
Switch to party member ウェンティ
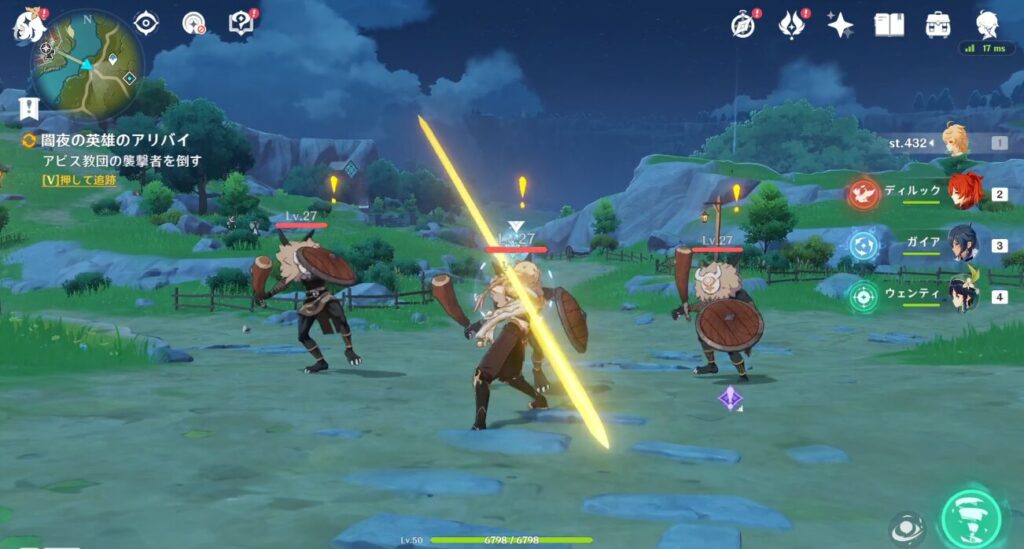coord(963,295)
